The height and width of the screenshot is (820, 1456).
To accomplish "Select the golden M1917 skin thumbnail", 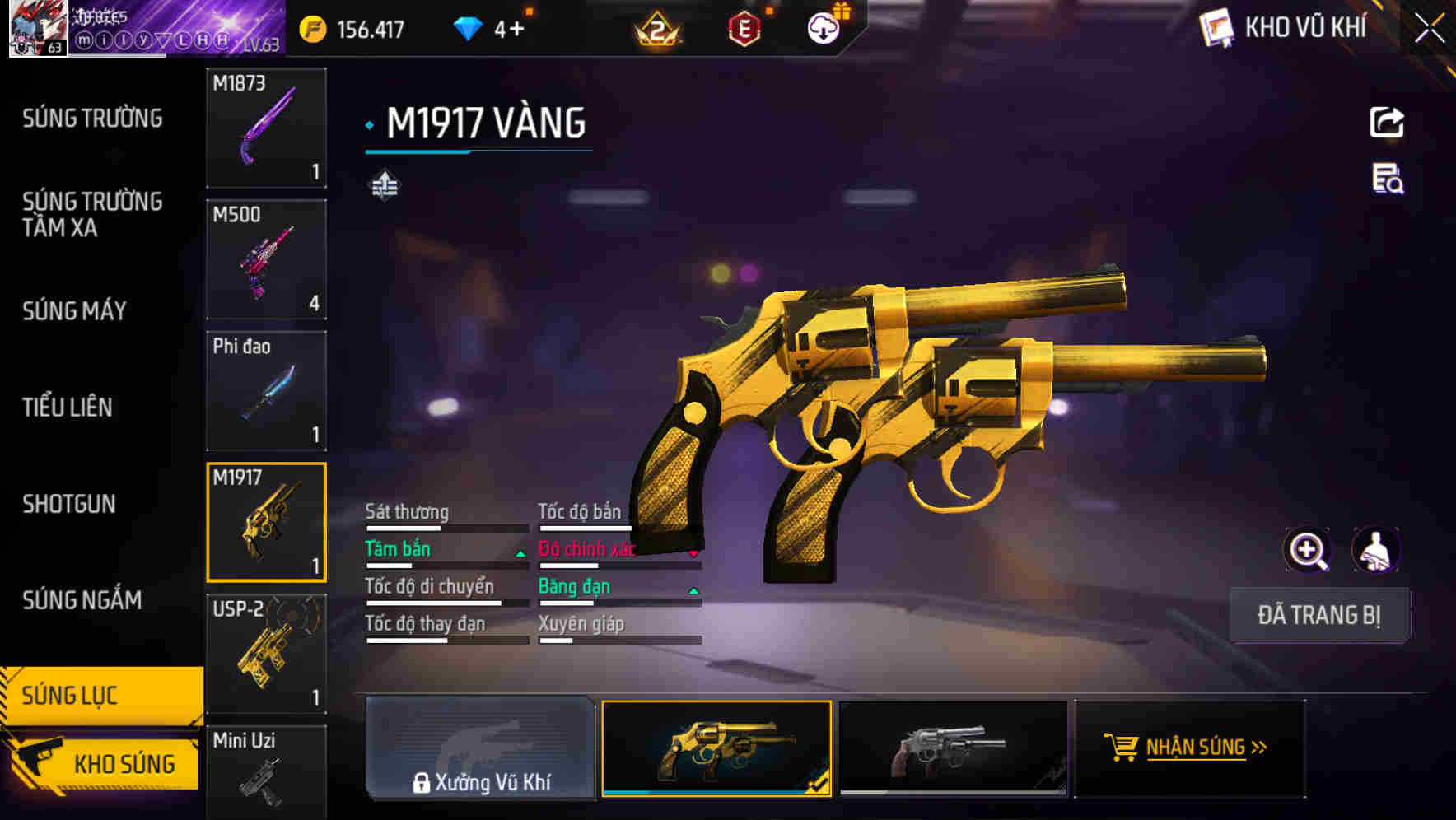I will (716, 748).
